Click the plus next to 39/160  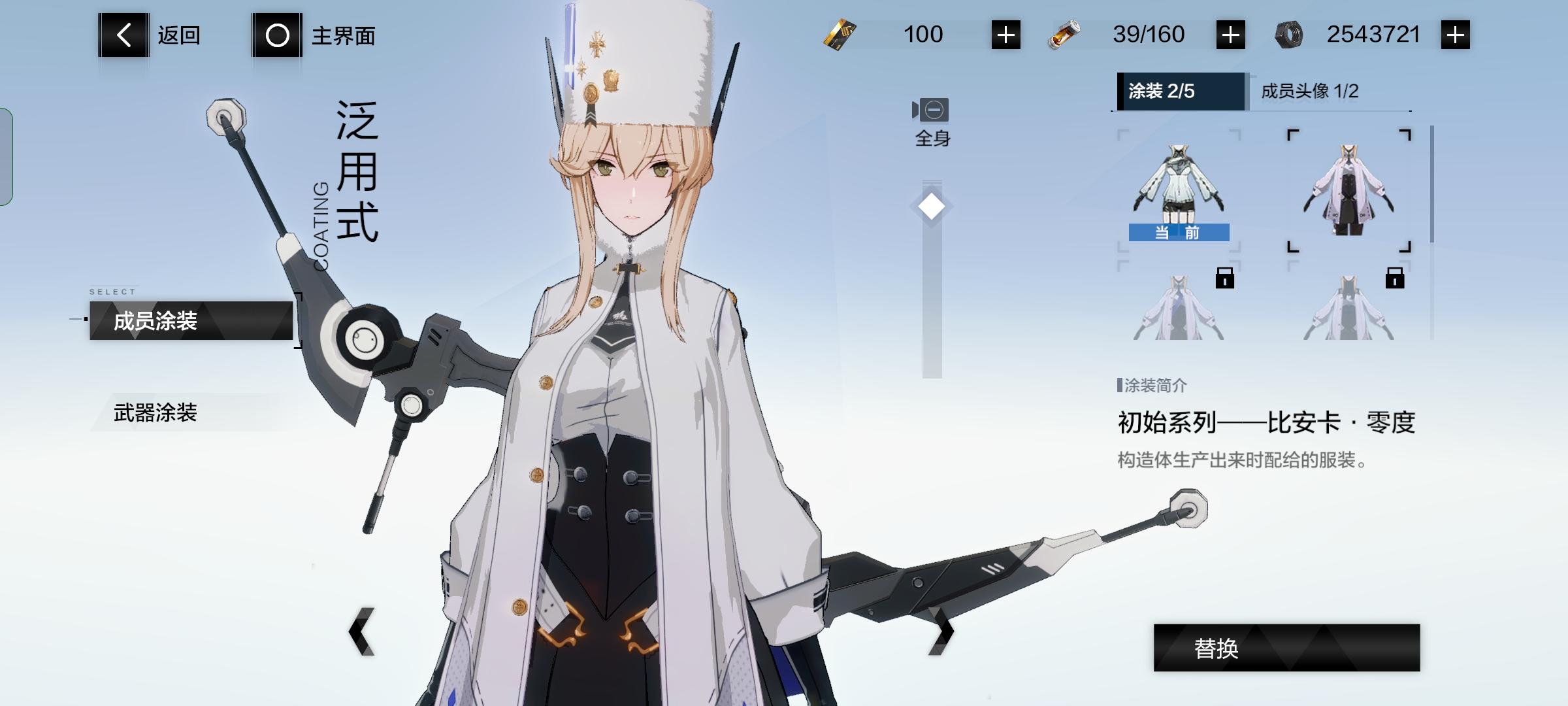coord(1231,34)
